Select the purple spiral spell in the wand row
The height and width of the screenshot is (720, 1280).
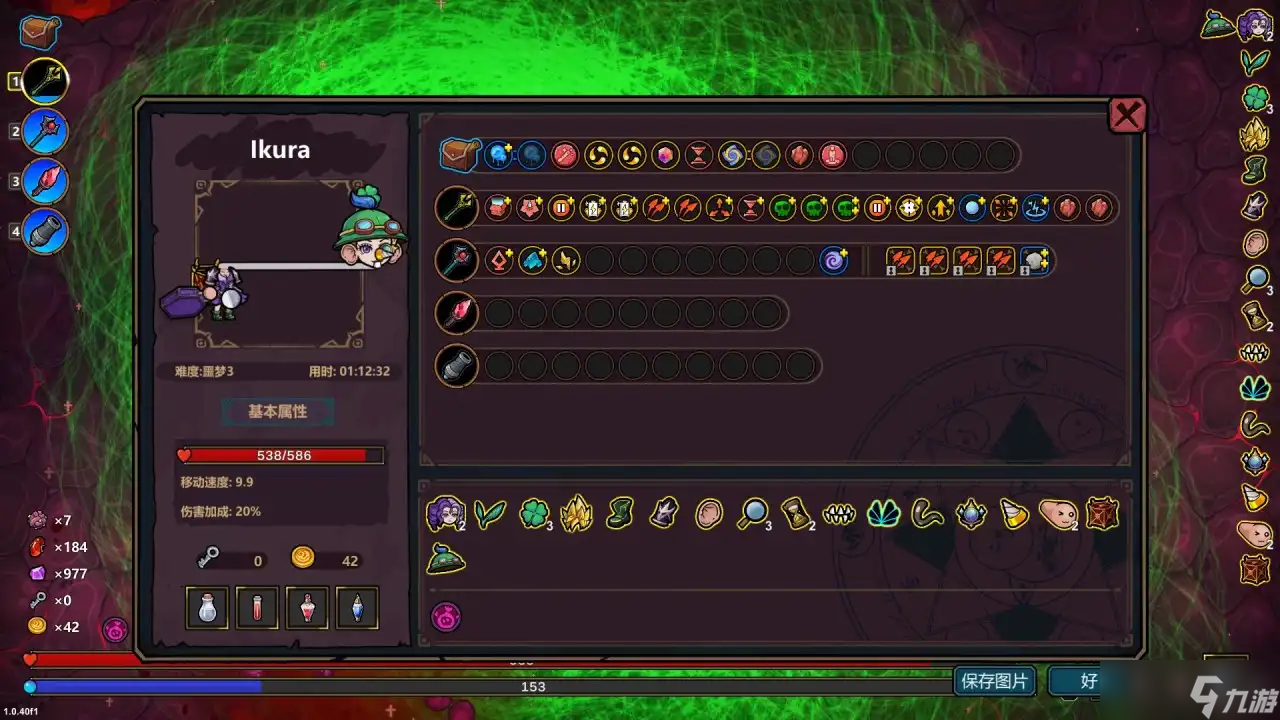click(833, 261)
